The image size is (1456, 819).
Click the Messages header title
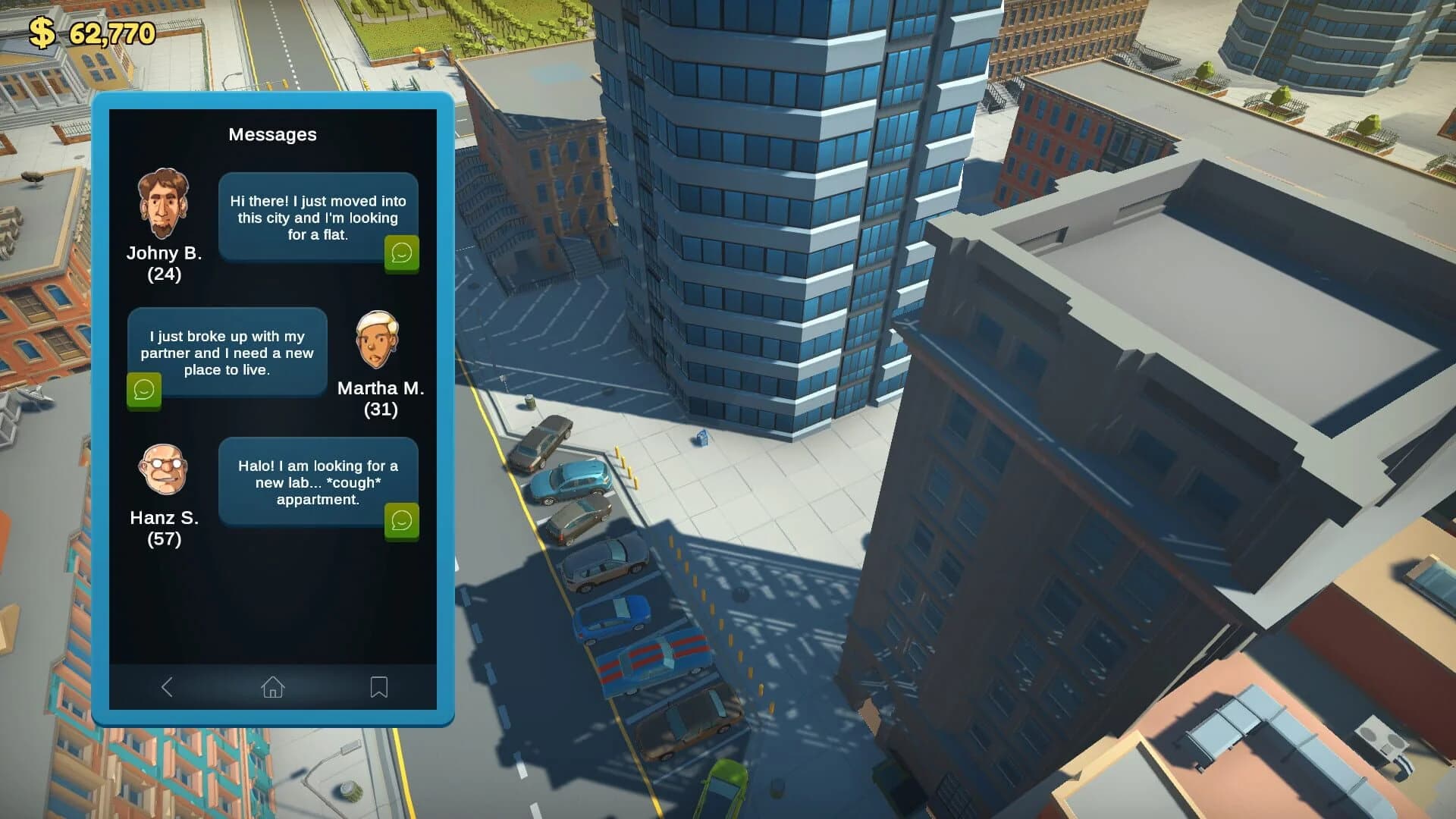tap(273, 135)
